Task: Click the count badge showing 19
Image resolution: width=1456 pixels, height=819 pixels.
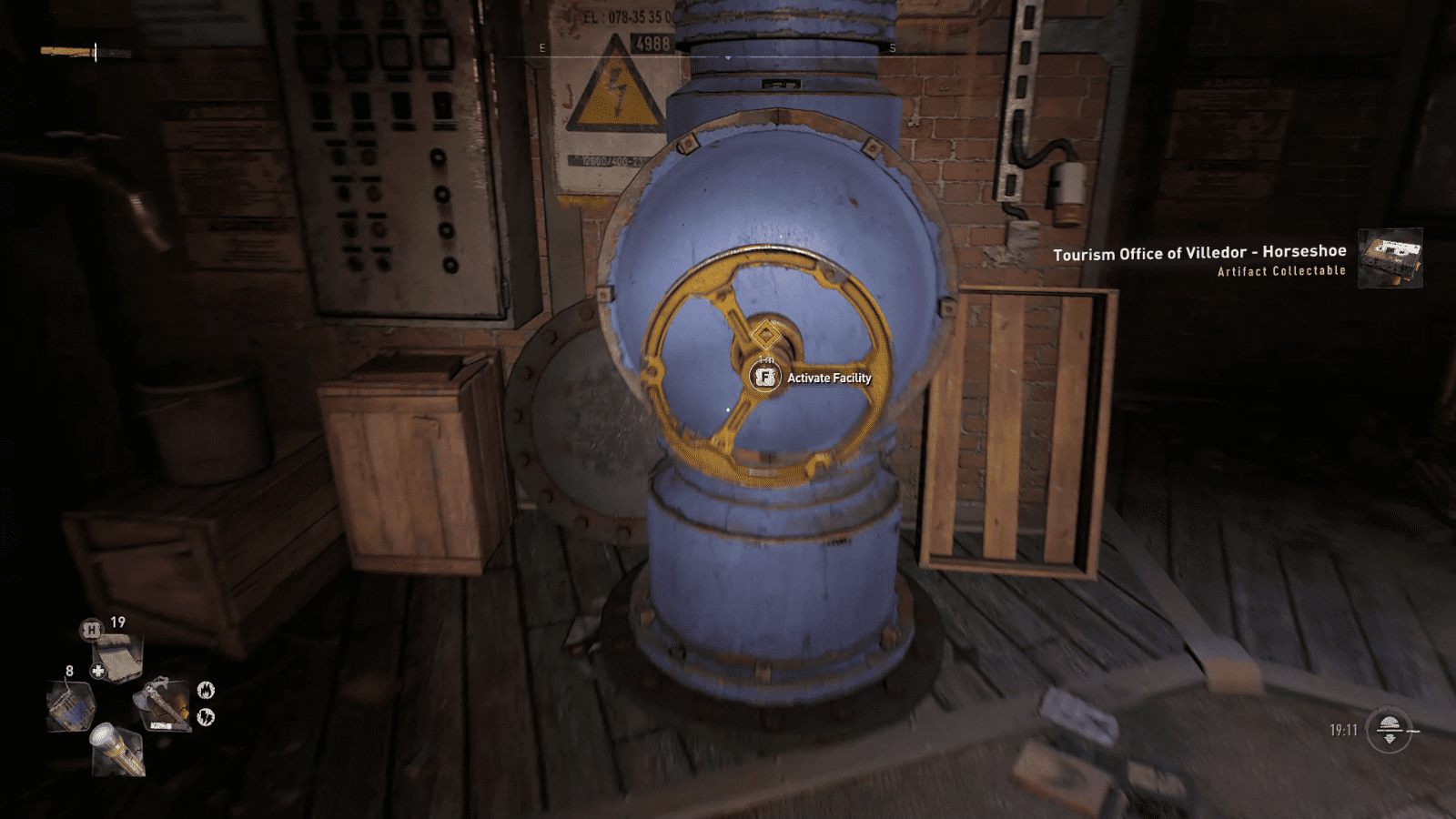Action: tap(116, 622)
